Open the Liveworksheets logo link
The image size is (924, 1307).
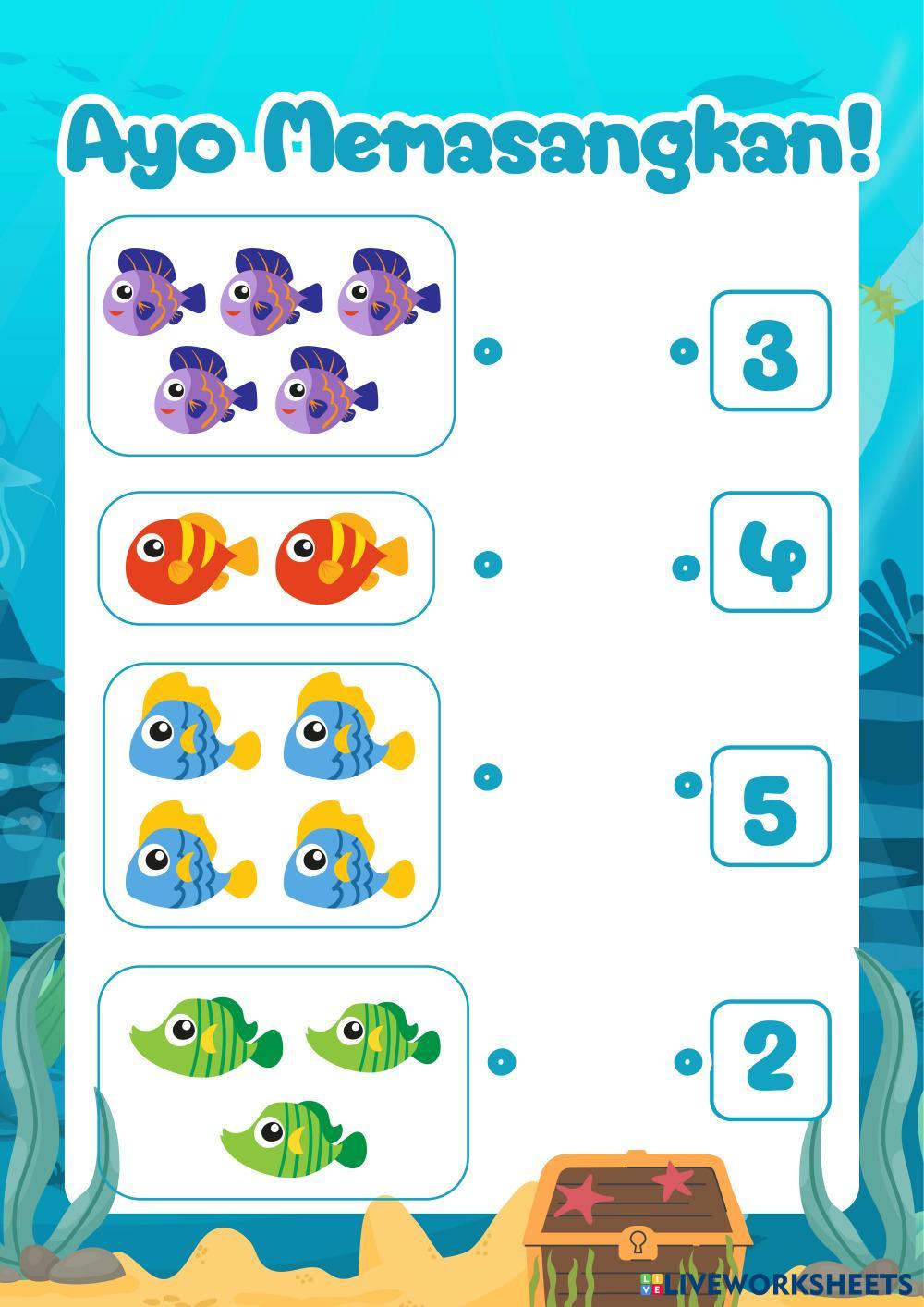click(x=776, y=1283)
